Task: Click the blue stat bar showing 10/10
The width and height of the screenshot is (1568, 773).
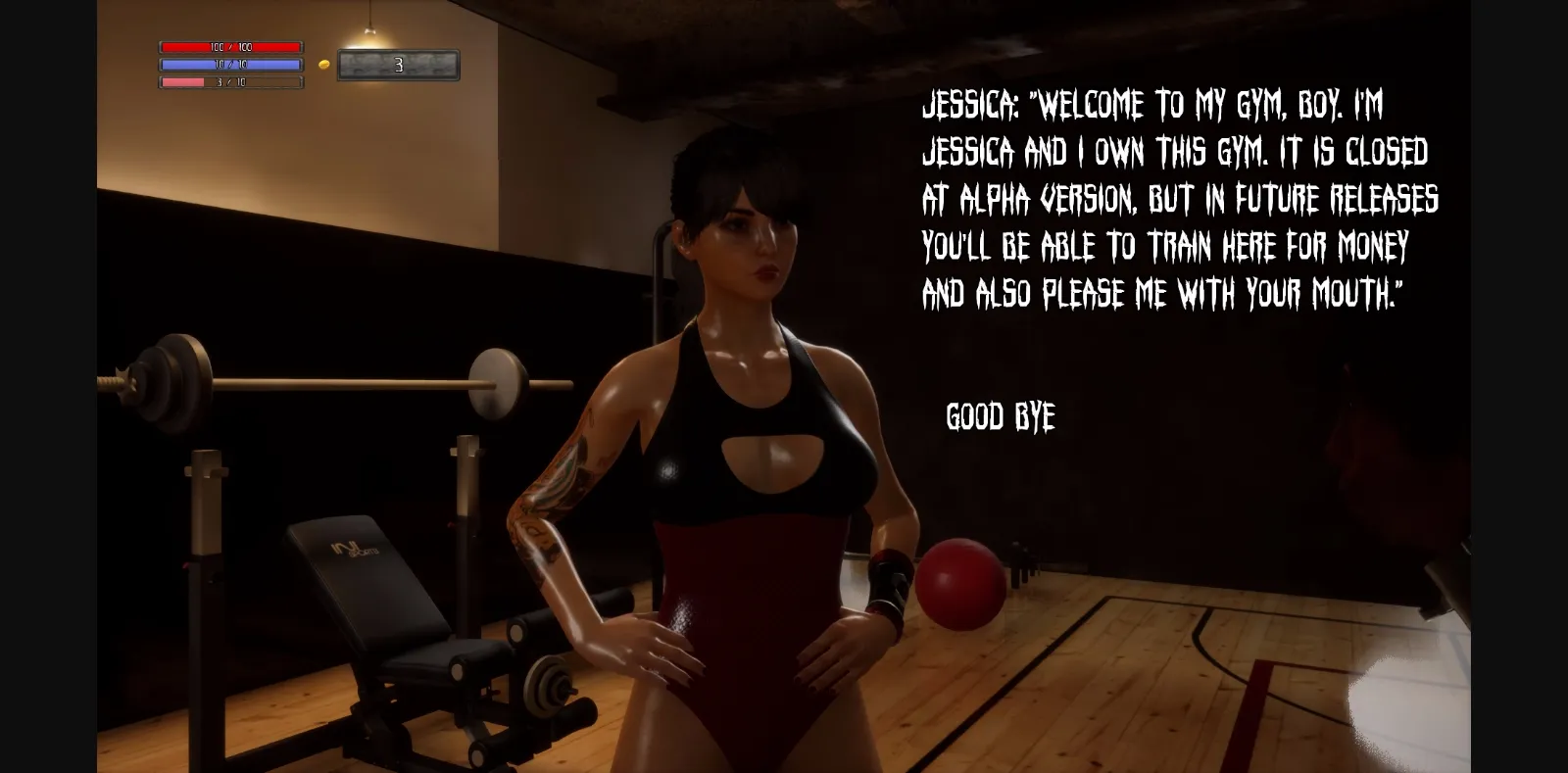Action: click(228, 64)
